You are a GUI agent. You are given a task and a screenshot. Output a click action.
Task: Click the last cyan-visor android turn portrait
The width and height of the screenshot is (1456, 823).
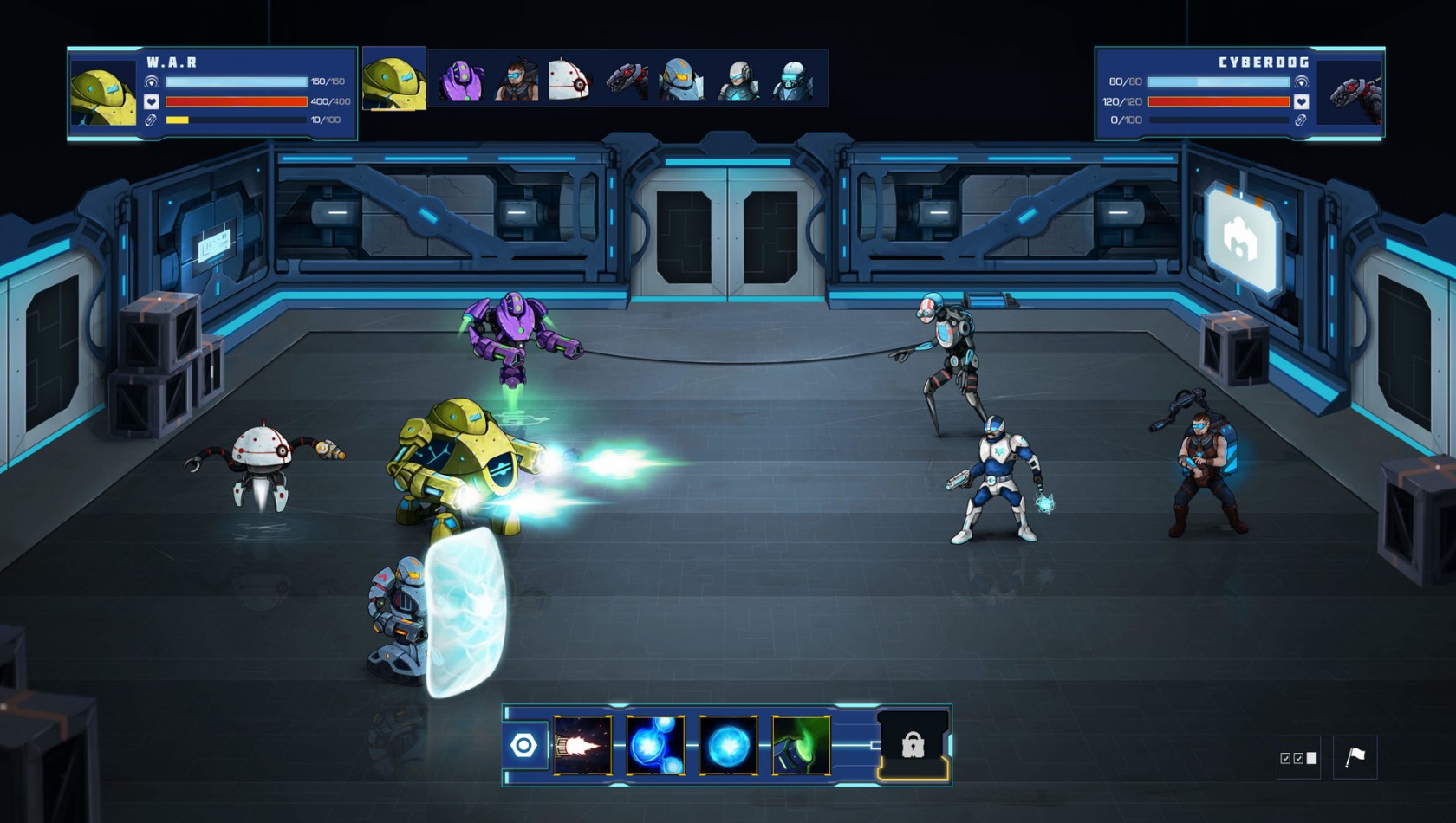tap(792, 81)
